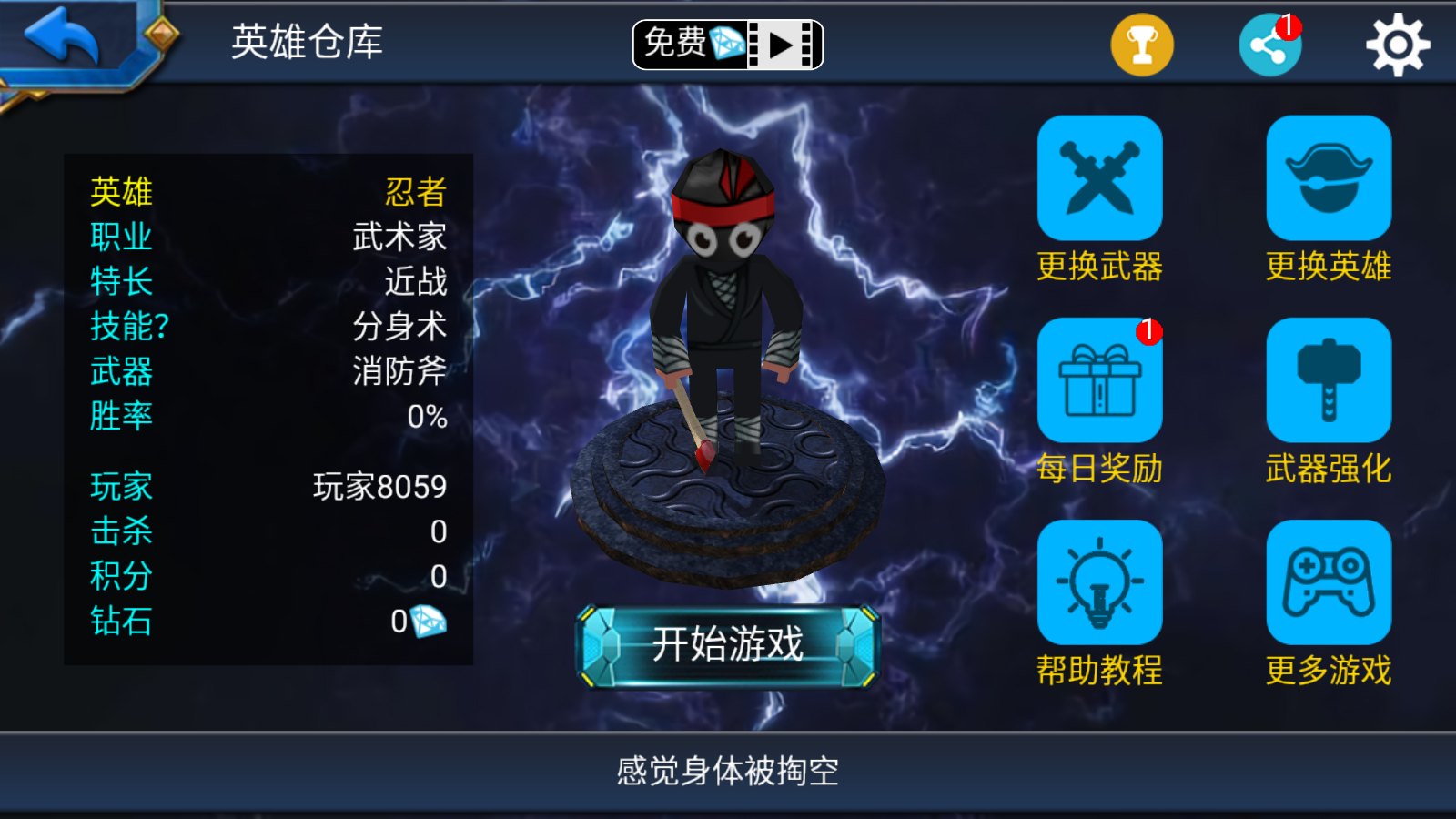Open the trophy achievements icon
The width and height of the screenshot is (1456, 819).
(1141, 42)
